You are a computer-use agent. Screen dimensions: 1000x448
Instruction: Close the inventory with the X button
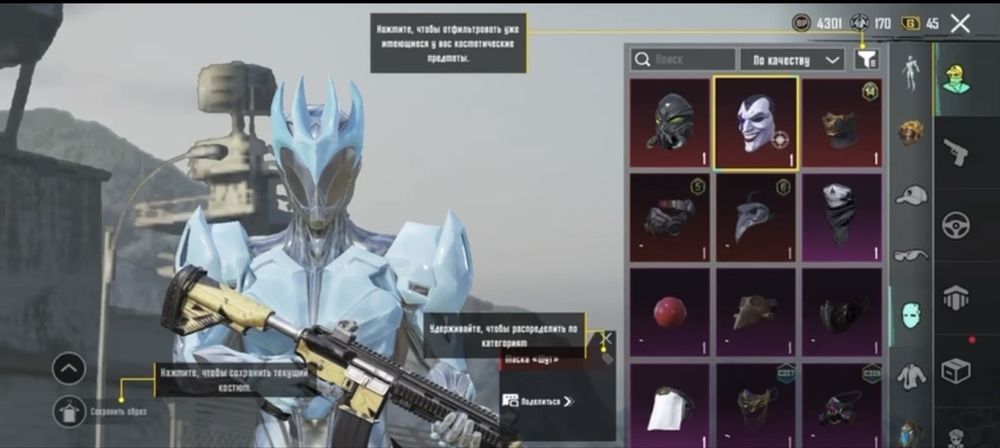(960, 23)
